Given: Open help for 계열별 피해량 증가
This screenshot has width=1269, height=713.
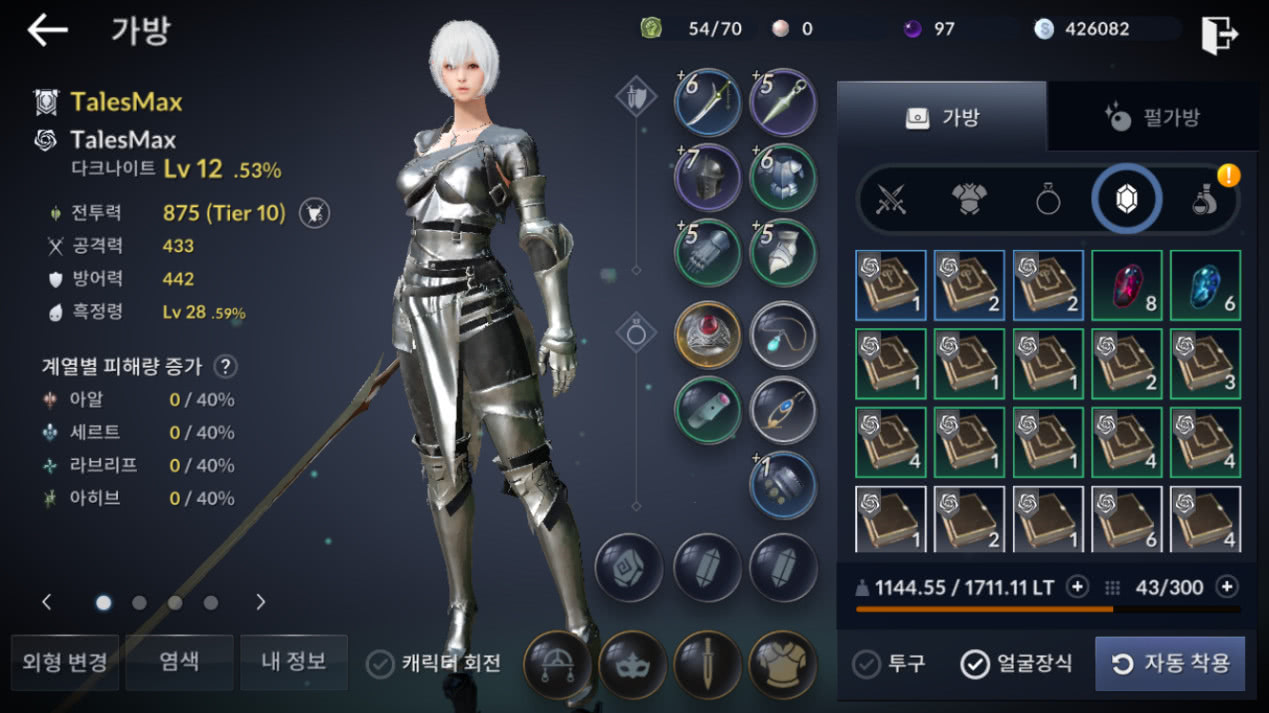Looking at the screenshot, I should [x=226, y=366].
